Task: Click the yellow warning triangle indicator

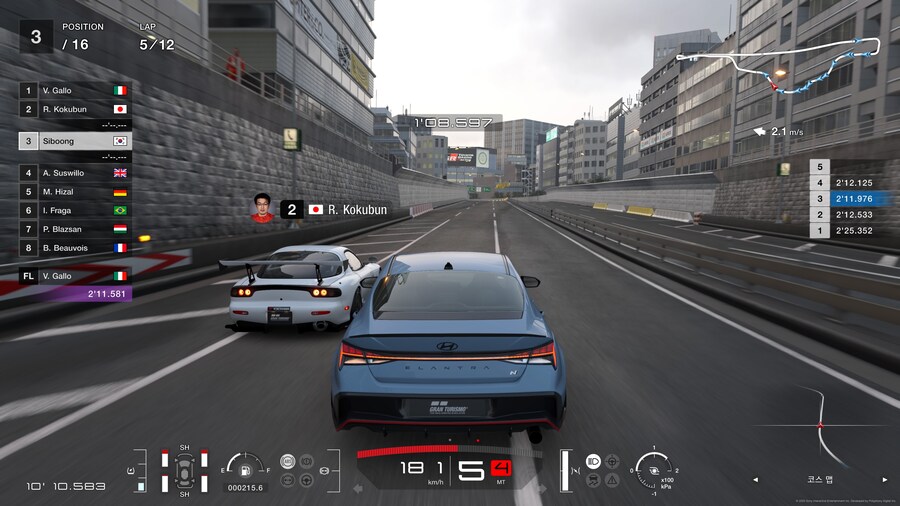Action: click(612, 480)
